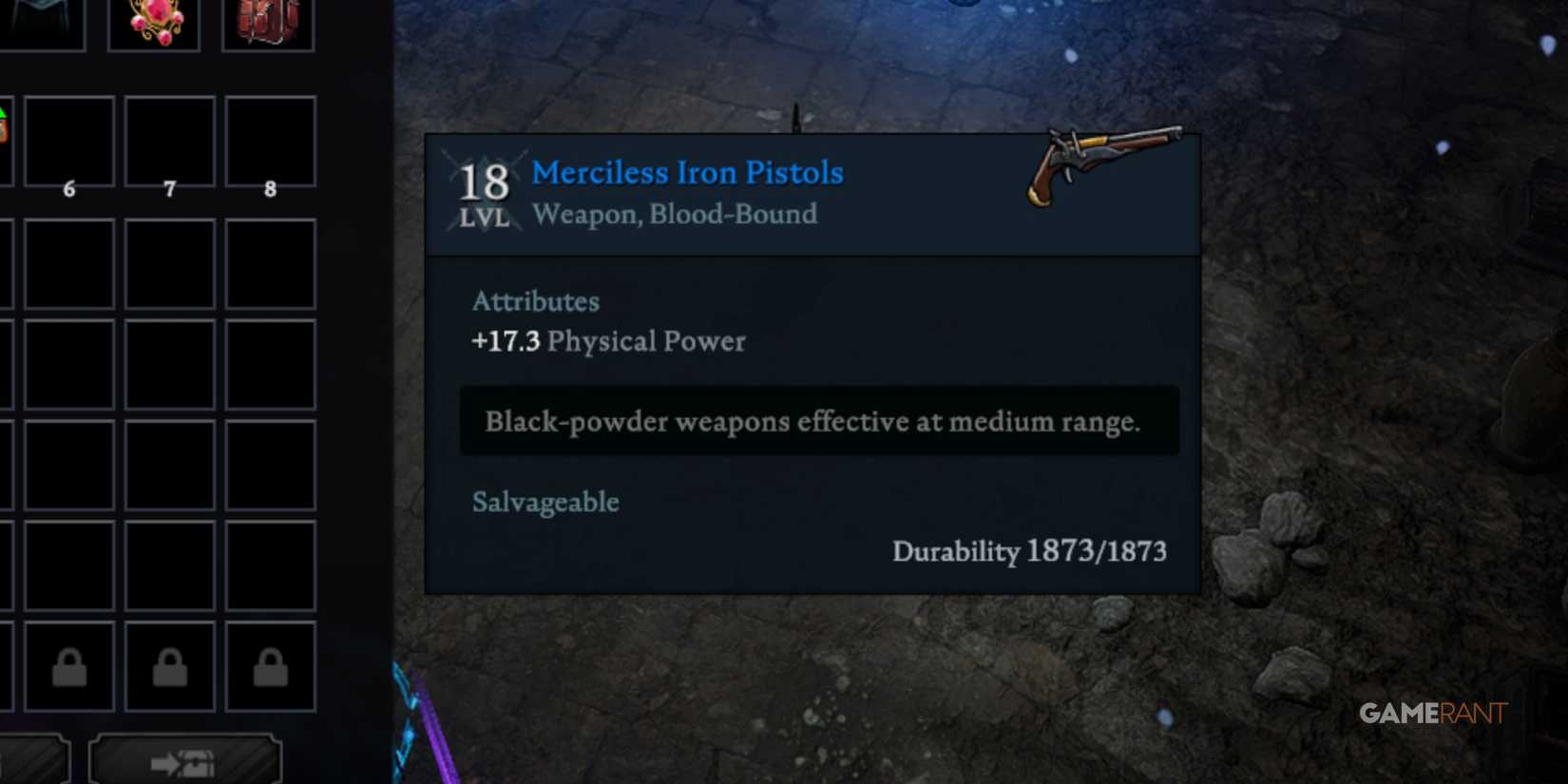The height and width of the screenshot is (784, 1568).
Task: Select inventory slot numbered 6
Action: click(x=68, y=143)
